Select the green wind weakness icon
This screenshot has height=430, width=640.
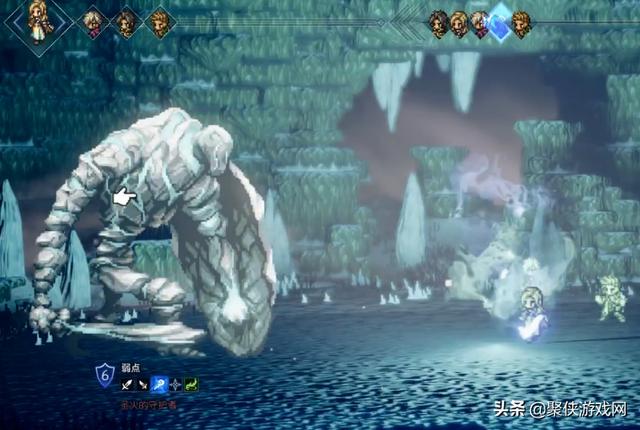pos(191,384)
